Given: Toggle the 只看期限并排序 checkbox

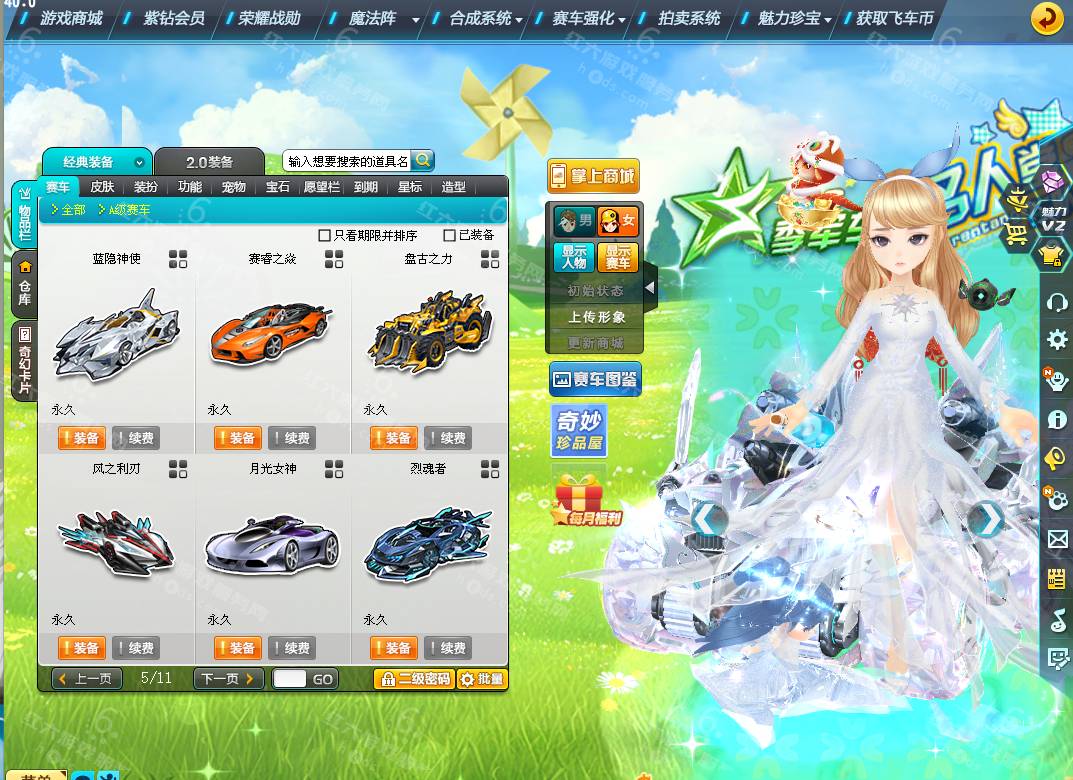Looking at the screenshot, I should point(324,235).
